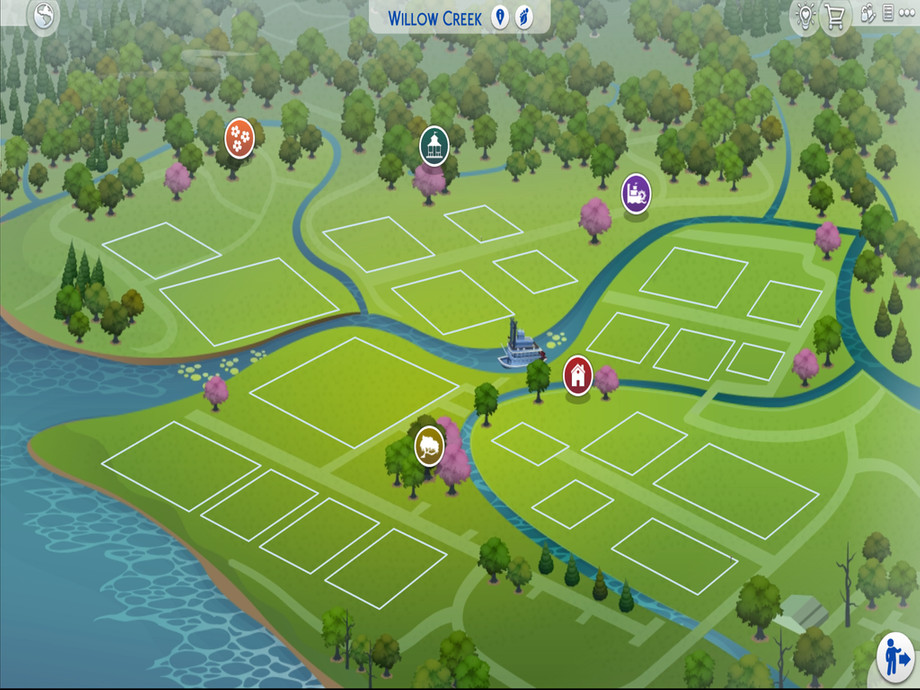Open the globe world selection button
Viewport: 920px width, 690px height.
coord(44,15)
